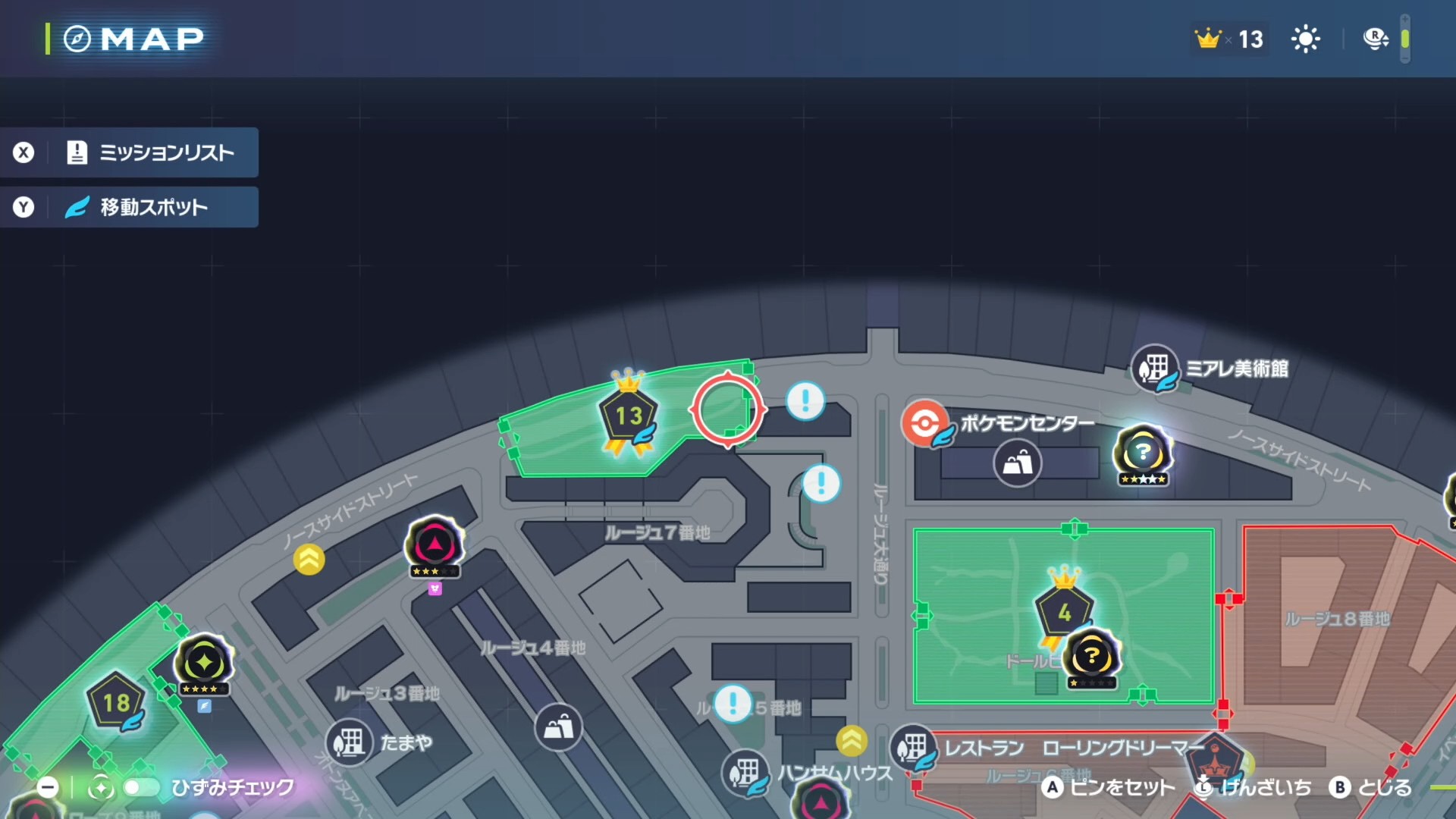
Task: Select the たまや building marker
Action: 350,742
